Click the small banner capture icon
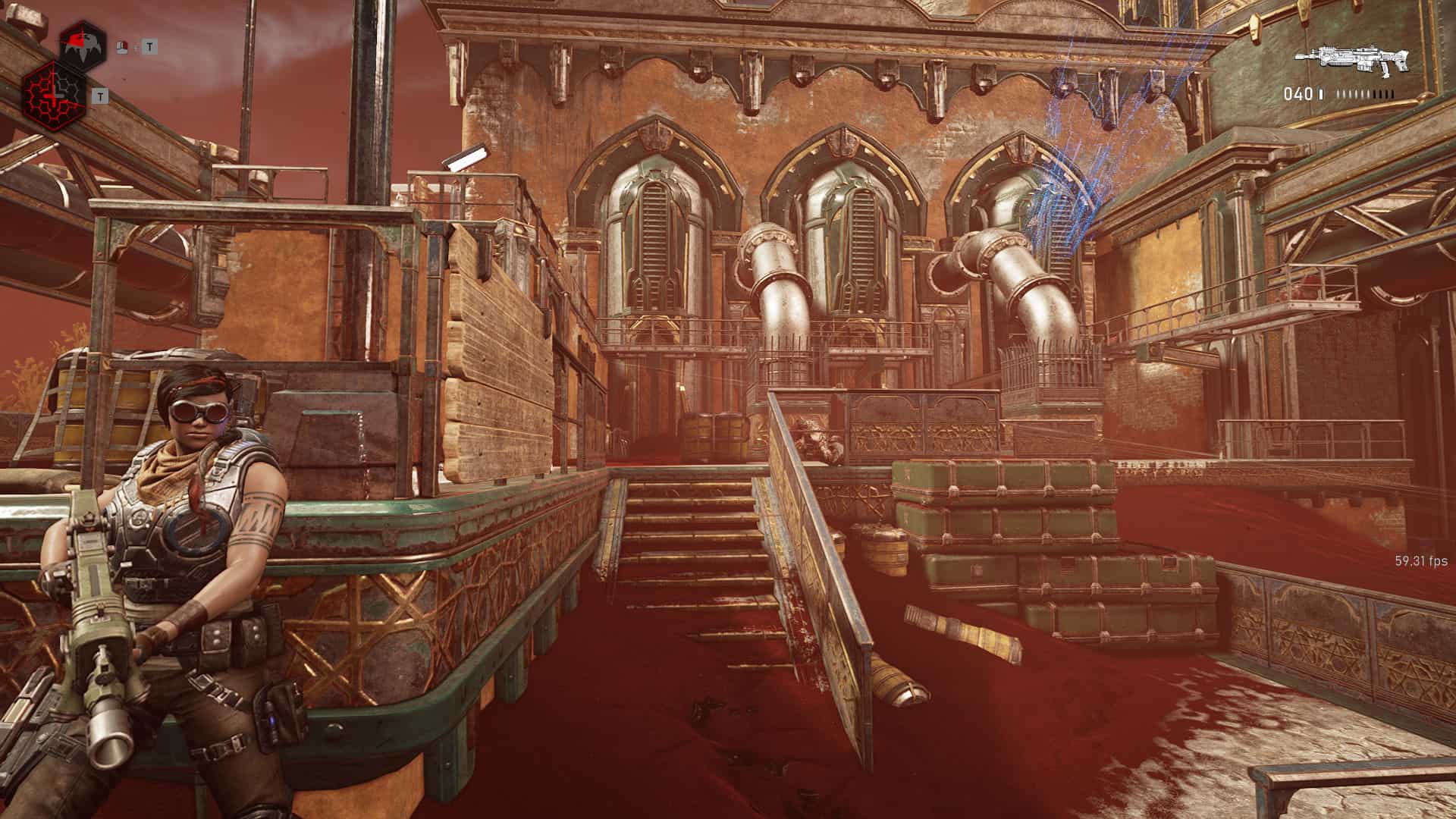1456x819 pixels. 122,47
